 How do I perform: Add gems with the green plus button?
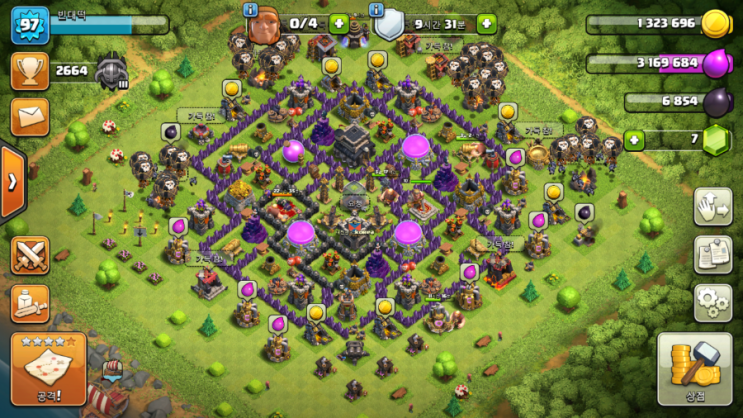(632, 139)
